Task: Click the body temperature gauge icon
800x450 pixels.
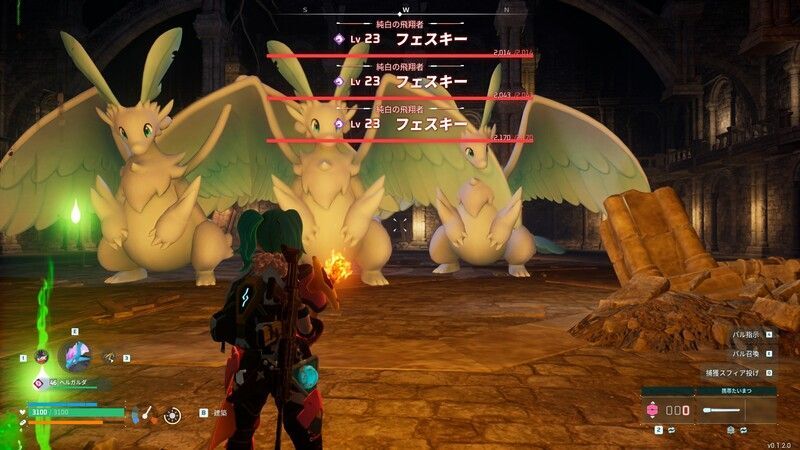Action: coord(145,411)
